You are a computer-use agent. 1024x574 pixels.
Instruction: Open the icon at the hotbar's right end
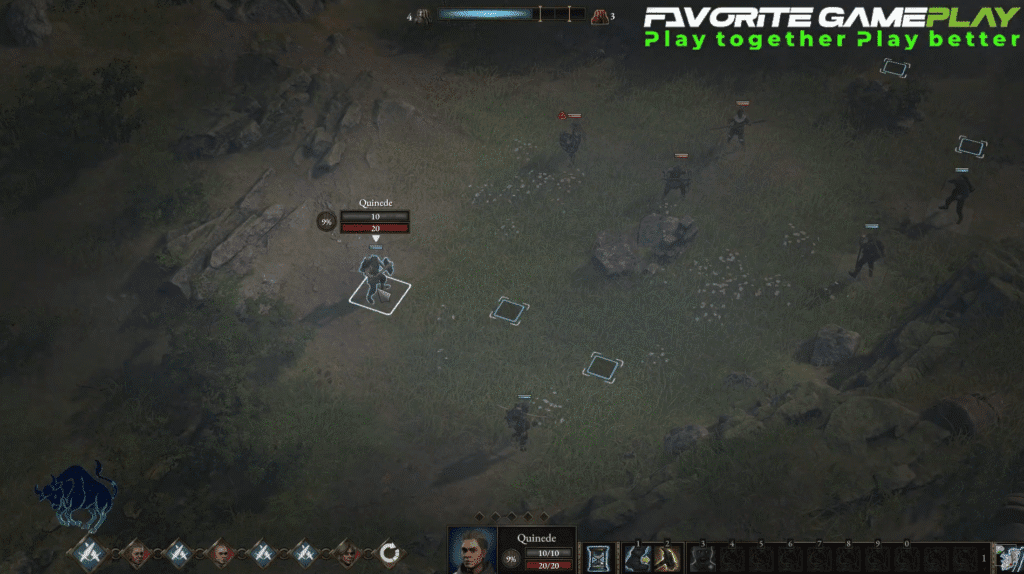tap(1008, 556)
